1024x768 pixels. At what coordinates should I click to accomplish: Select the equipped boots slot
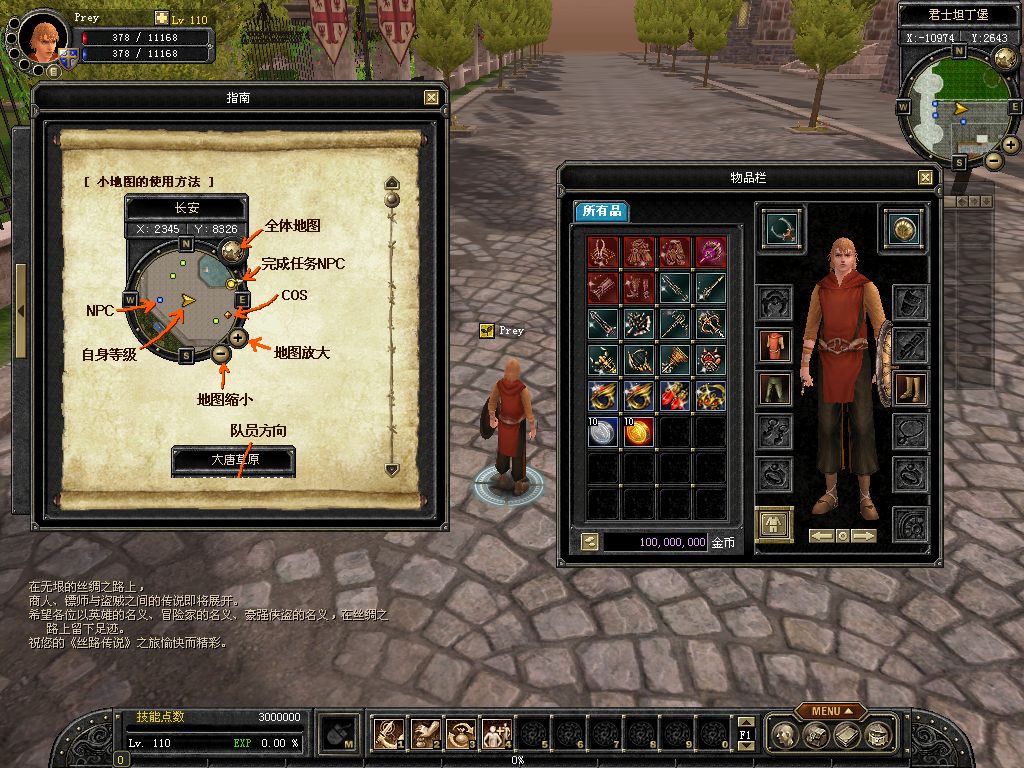tap(910, 389)
